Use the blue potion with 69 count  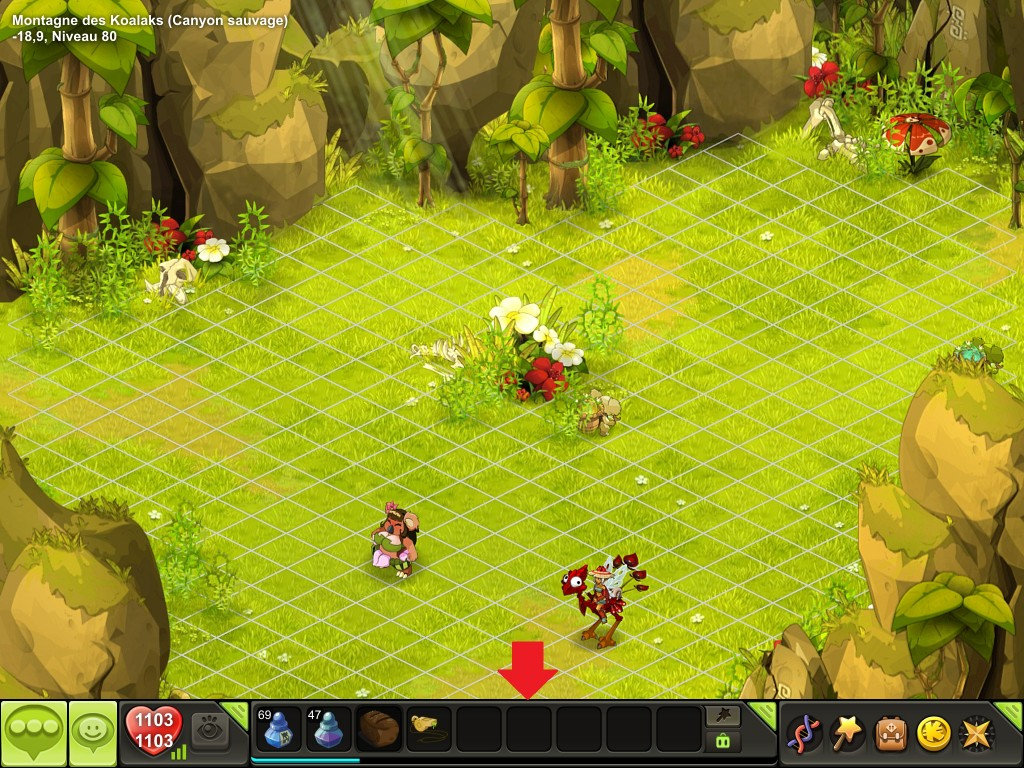(279, 729)
